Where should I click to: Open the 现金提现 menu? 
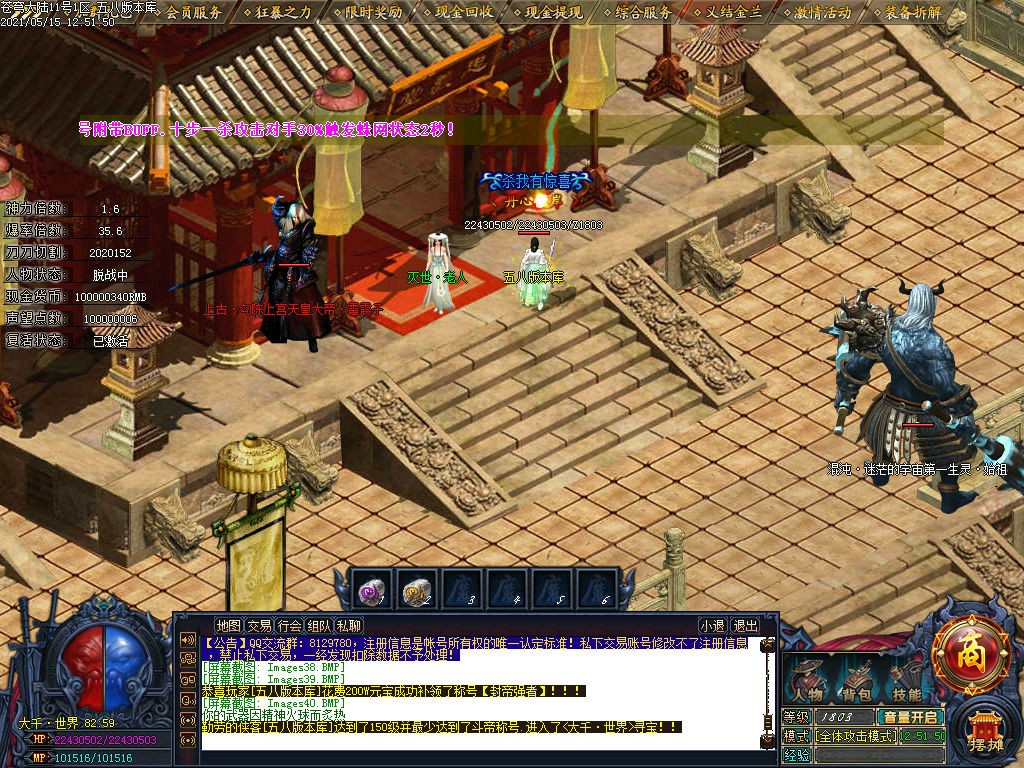pyautogui.click(x=554, y=13)
